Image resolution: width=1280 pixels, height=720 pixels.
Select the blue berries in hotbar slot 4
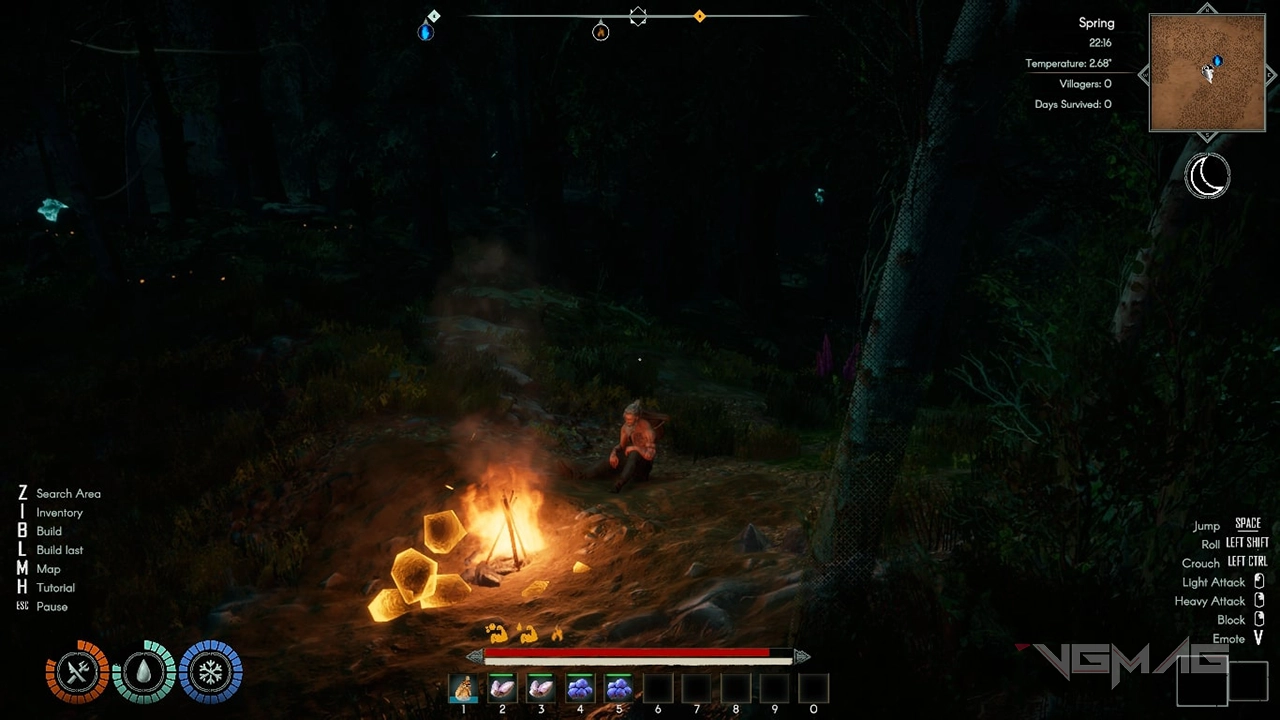coord(580,688)
